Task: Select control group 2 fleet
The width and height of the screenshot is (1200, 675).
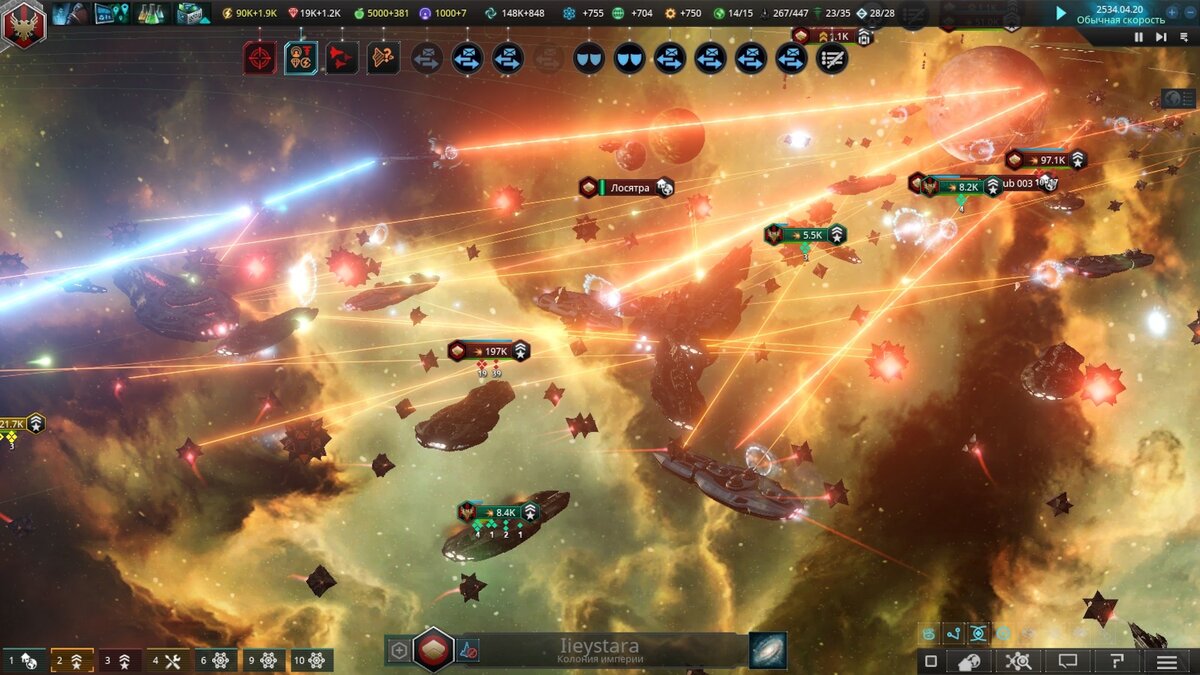Action: click(x=72, y=661)
